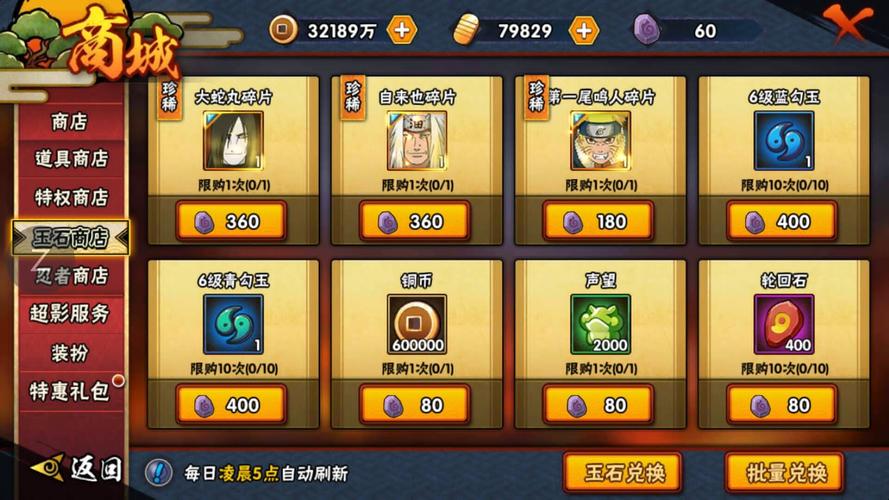Open the 超影服务 tab
889x500 pixels.
point(70,313)
